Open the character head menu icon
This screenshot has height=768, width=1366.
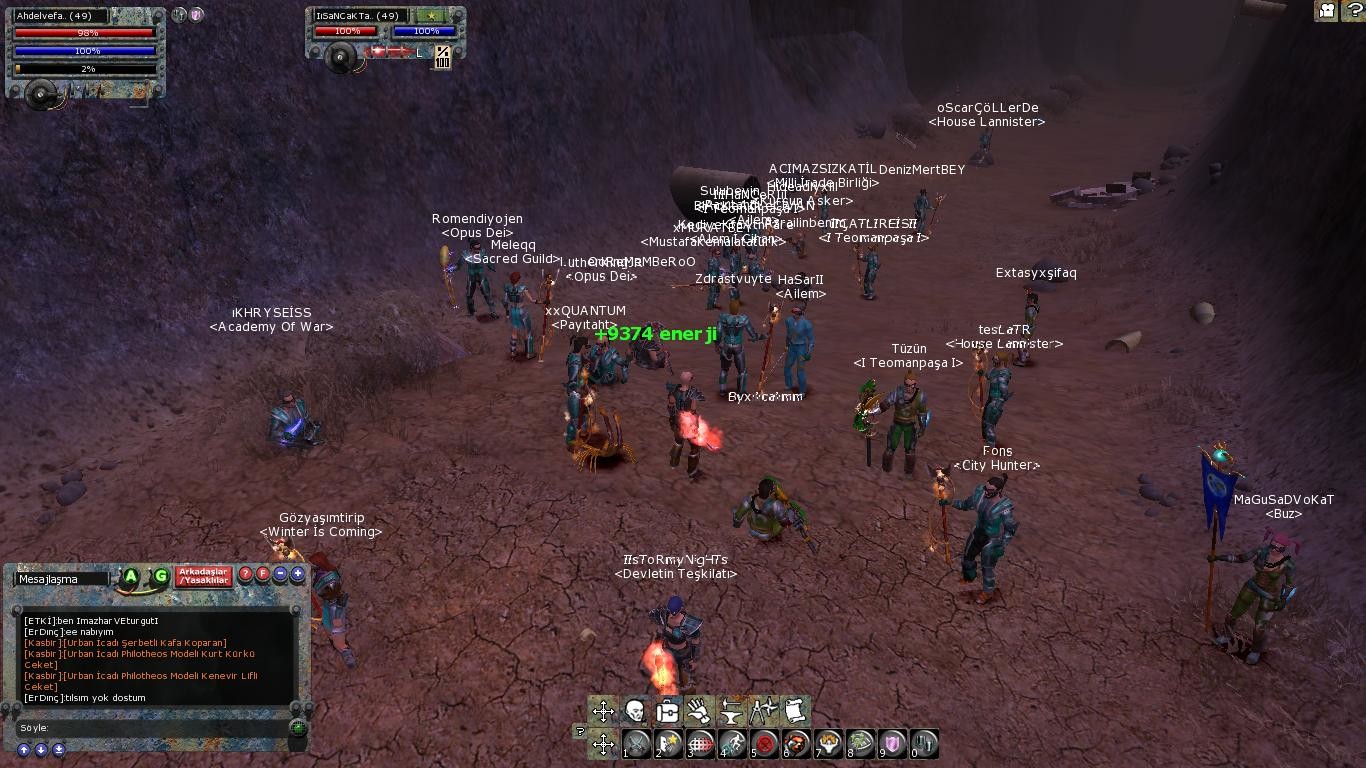coord(635,711)
